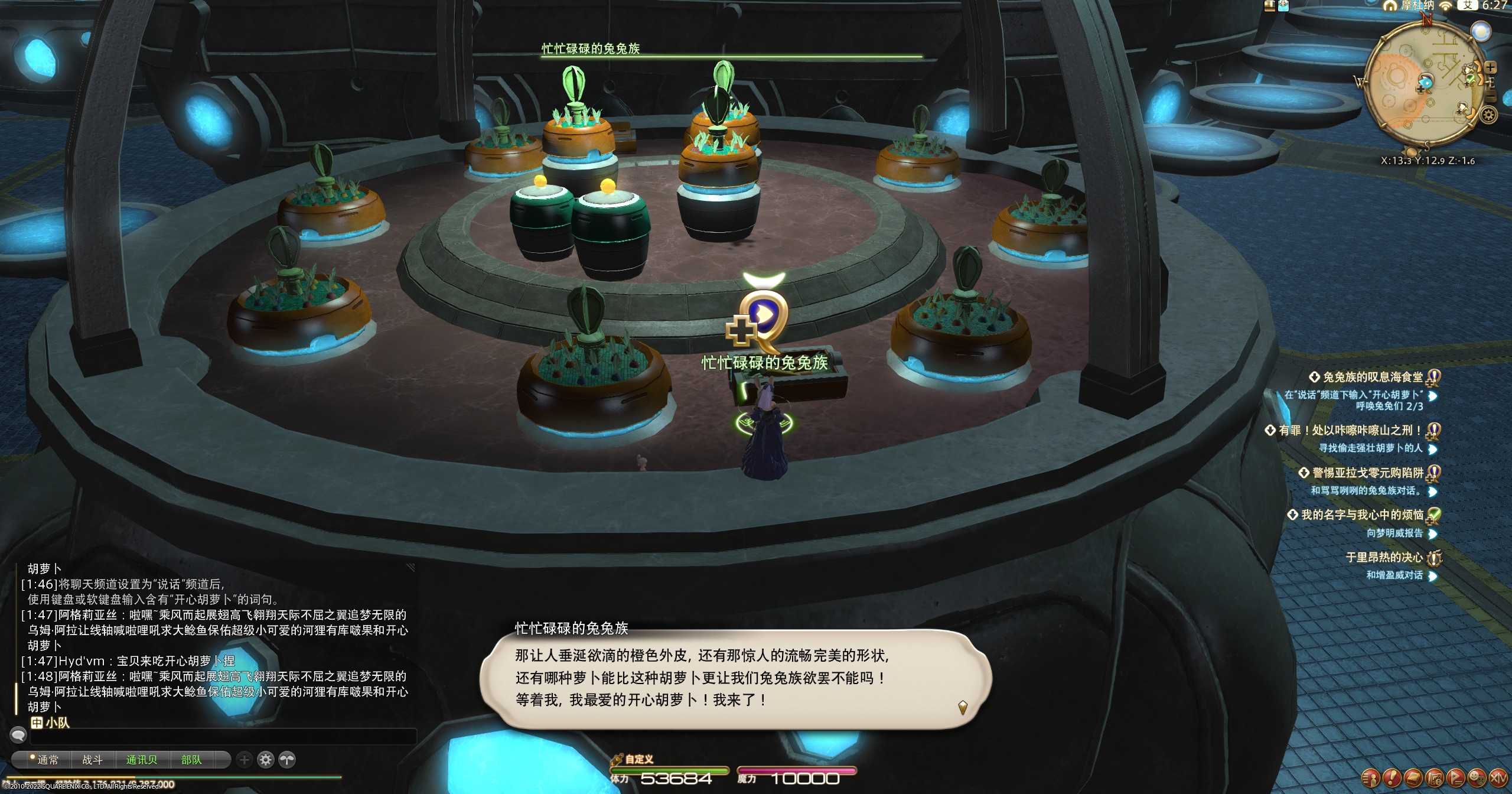Click the chat text input field
This screenshot has height=794, width=1512.
point(223,736)
